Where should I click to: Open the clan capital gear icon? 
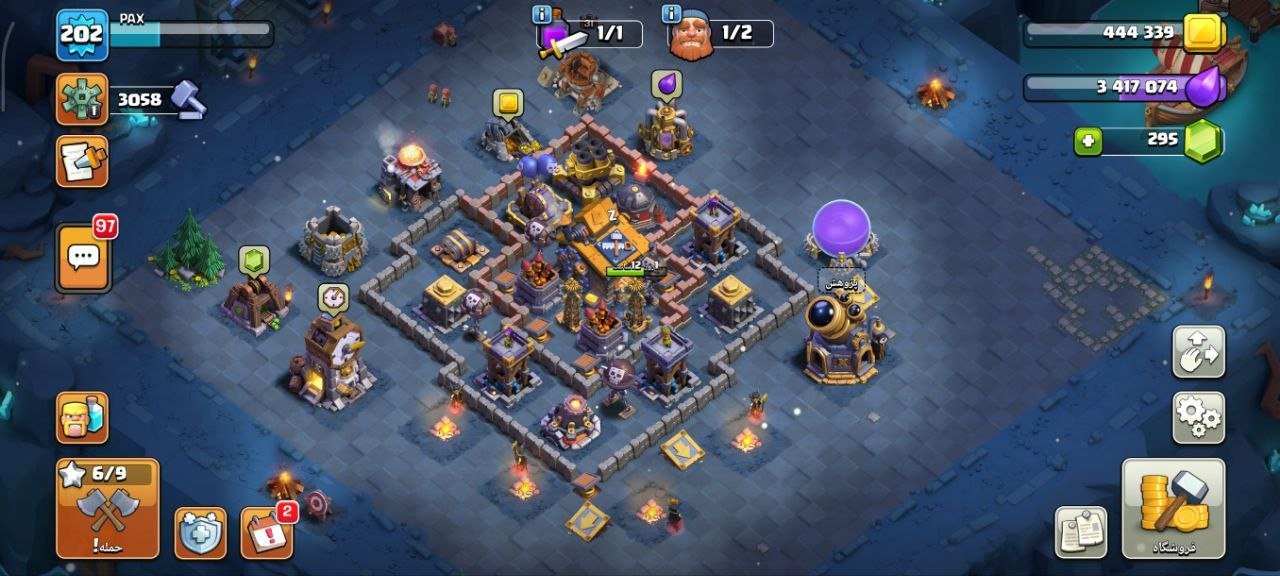(82, 99)
